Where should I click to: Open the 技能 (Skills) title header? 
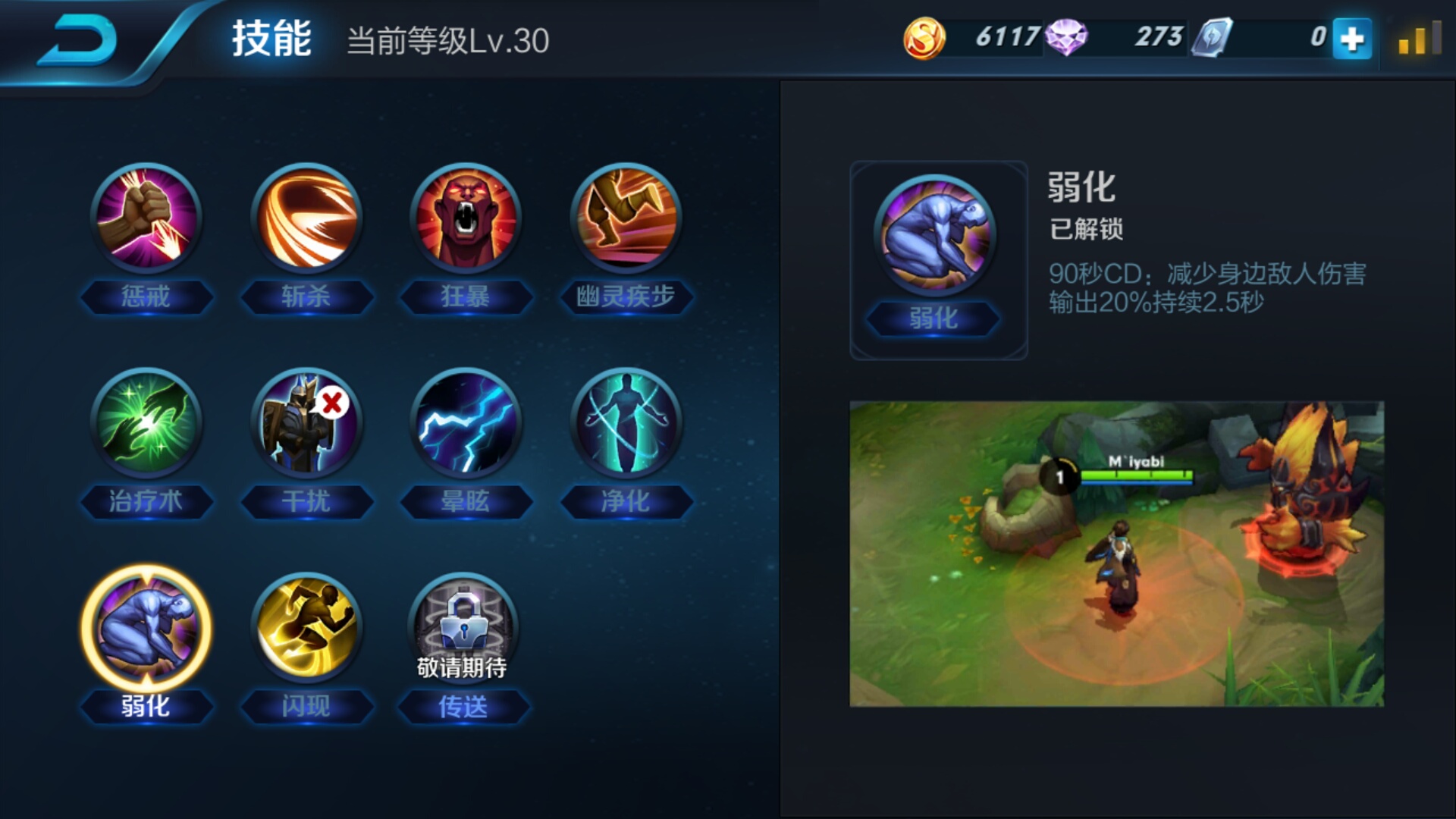click(273, 42)
